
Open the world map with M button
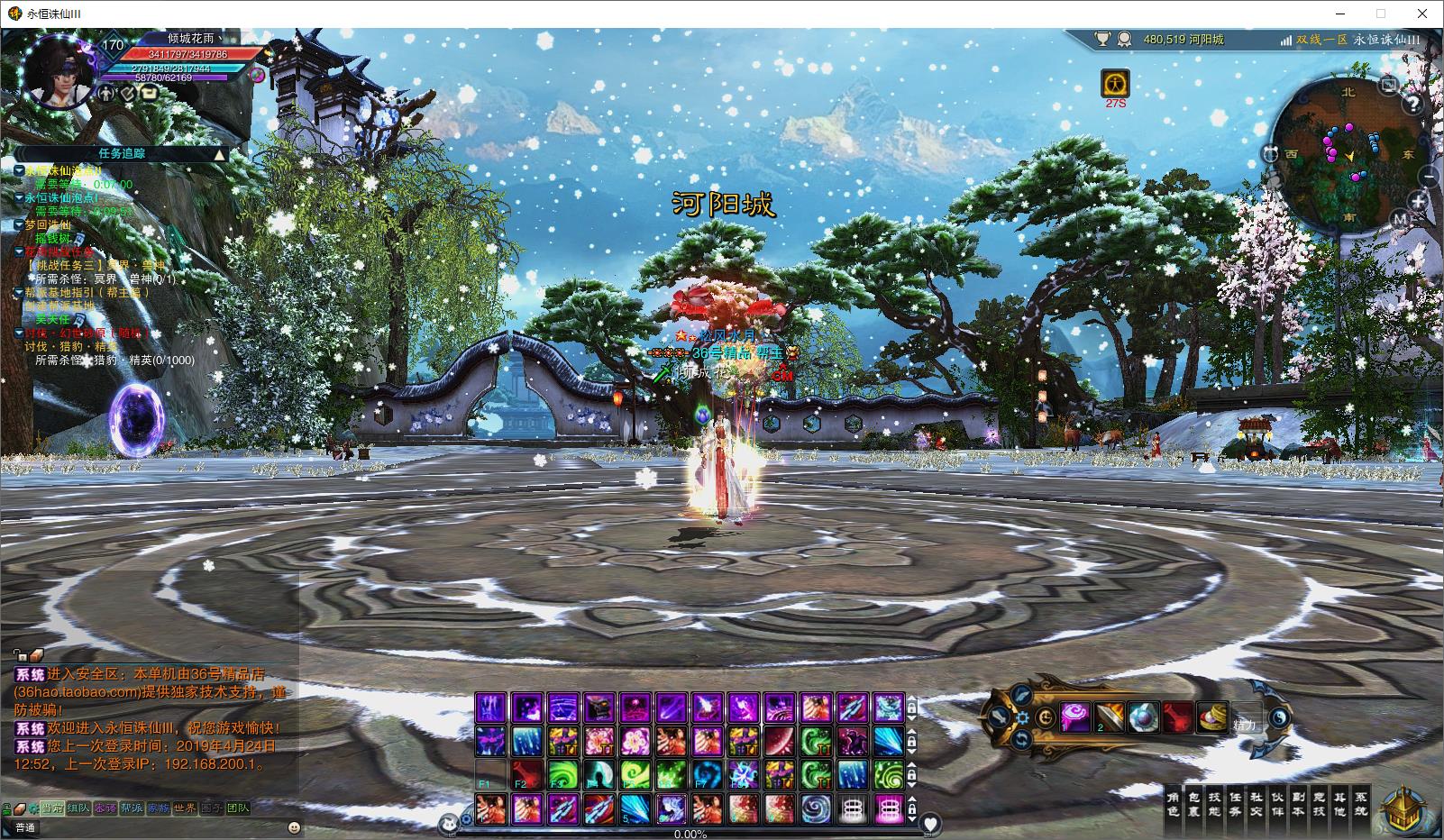pyautogui.click(x=1399, y=218)
